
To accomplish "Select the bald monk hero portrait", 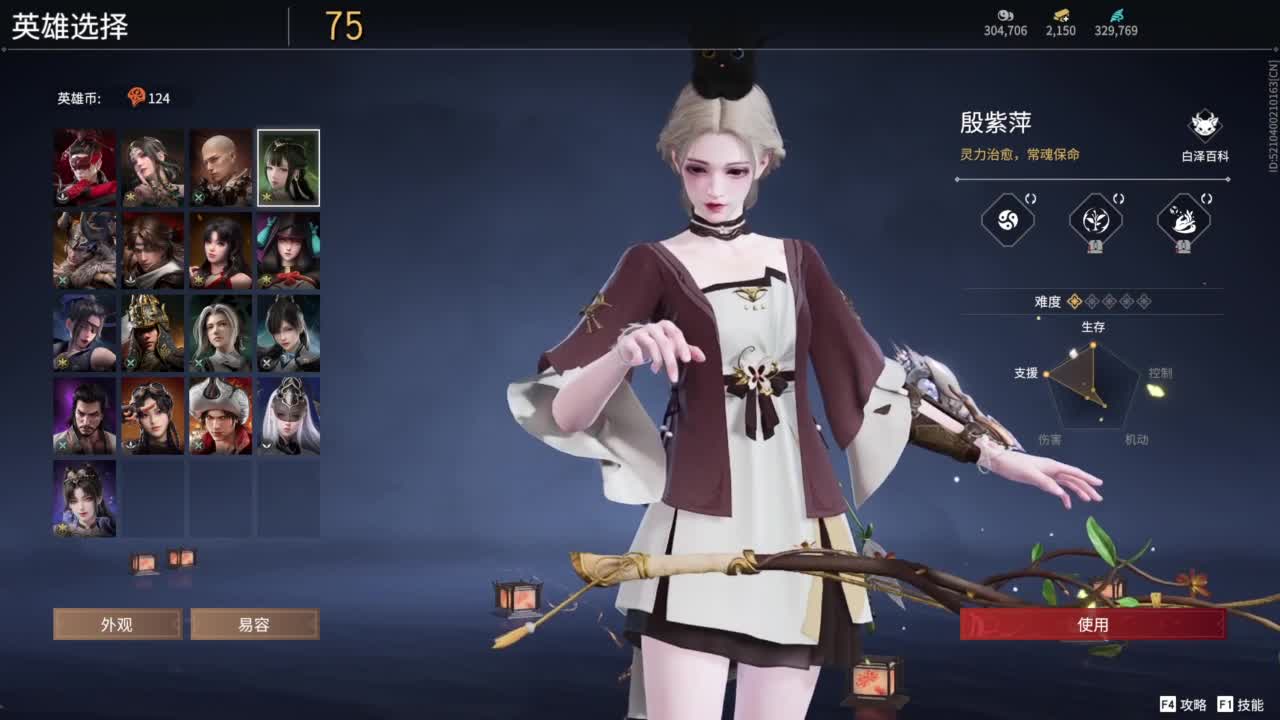I will click(x=220, y=167).
